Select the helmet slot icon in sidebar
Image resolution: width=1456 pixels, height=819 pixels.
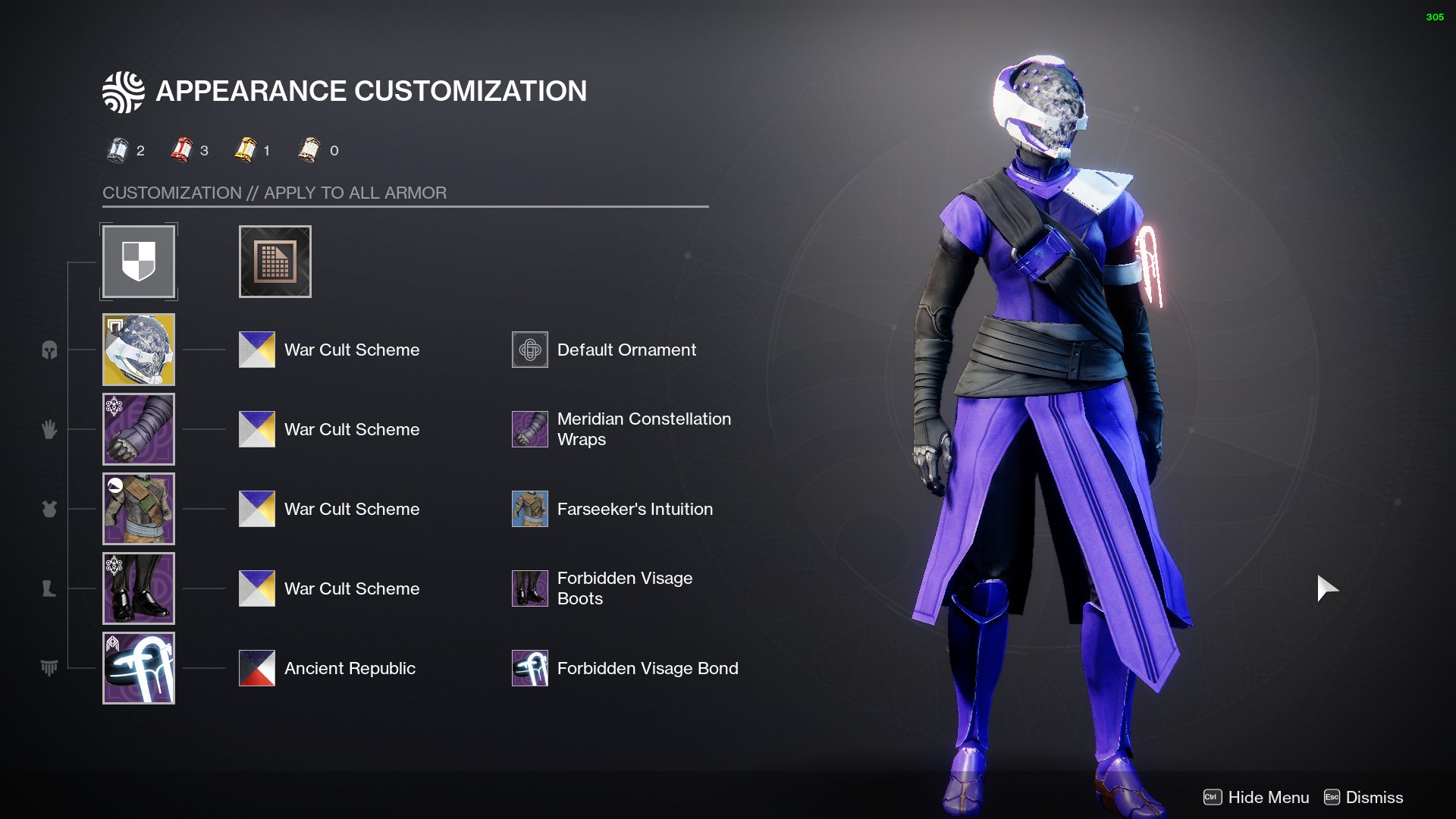click(x=49, y=350)
